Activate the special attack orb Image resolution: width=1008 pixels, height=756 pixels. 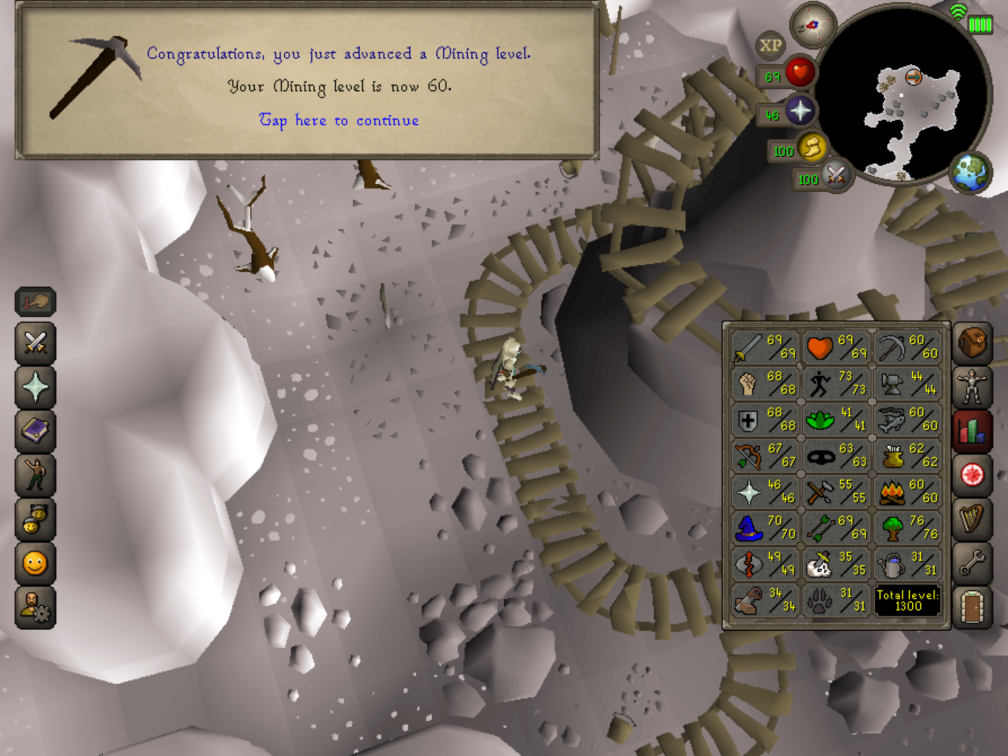[x=835, y=179]
